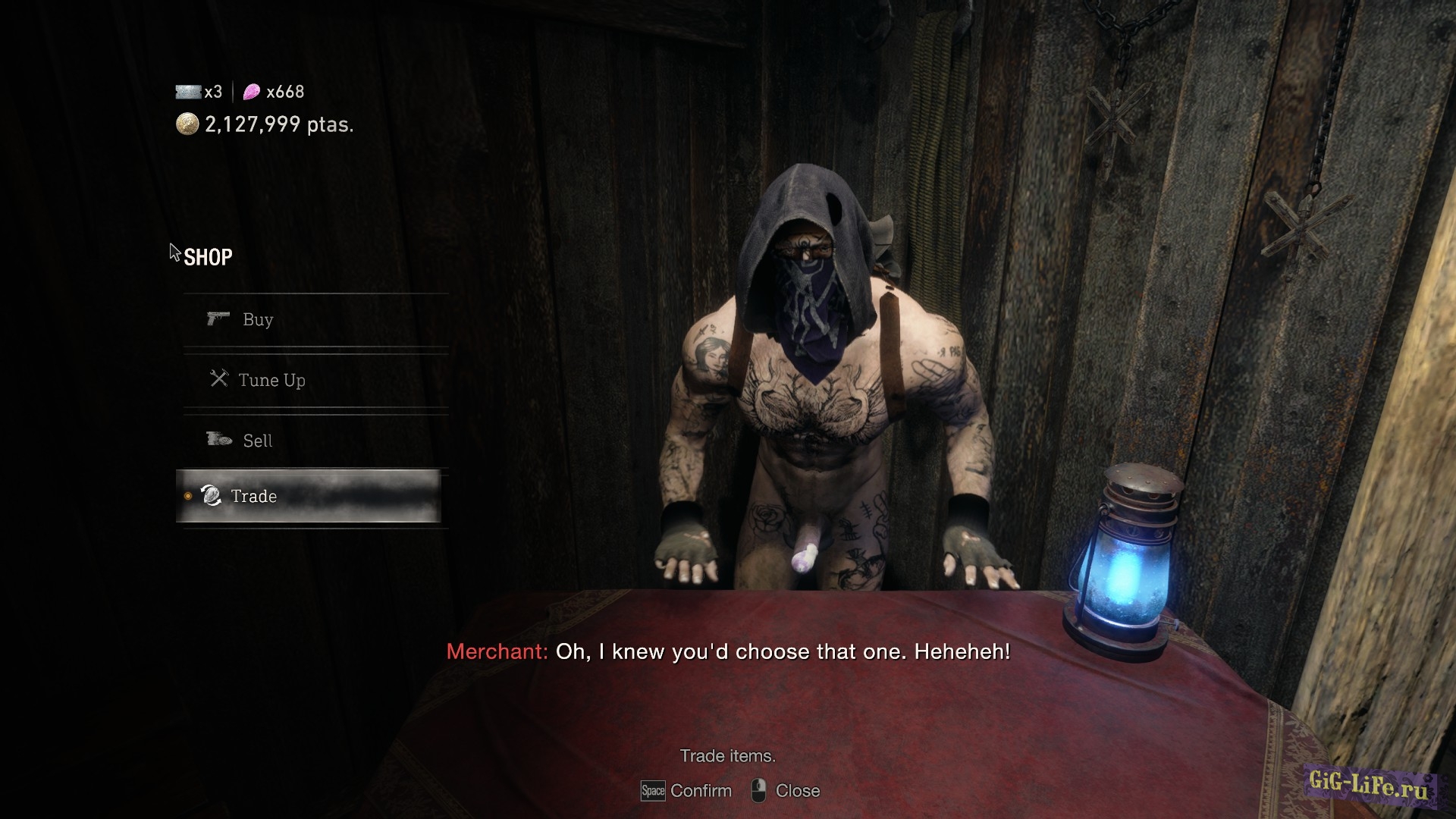The width and height of the screenshot is (1456, 819).
Task: Choose the Tune Up option
Action: (x=271, y=380)
